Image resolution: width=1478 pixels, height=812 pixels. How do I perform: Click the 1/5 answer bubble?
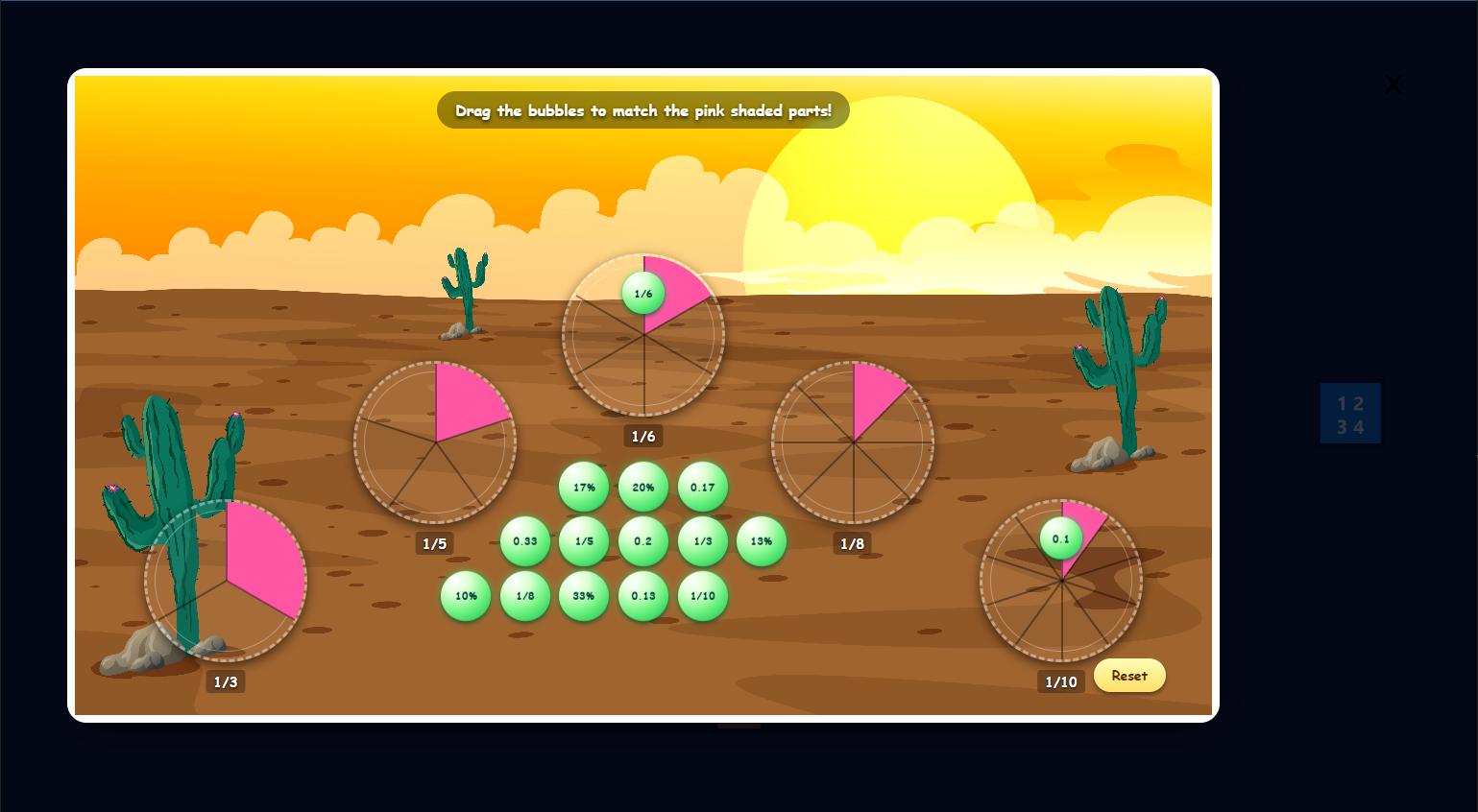(x=585, y=540)
